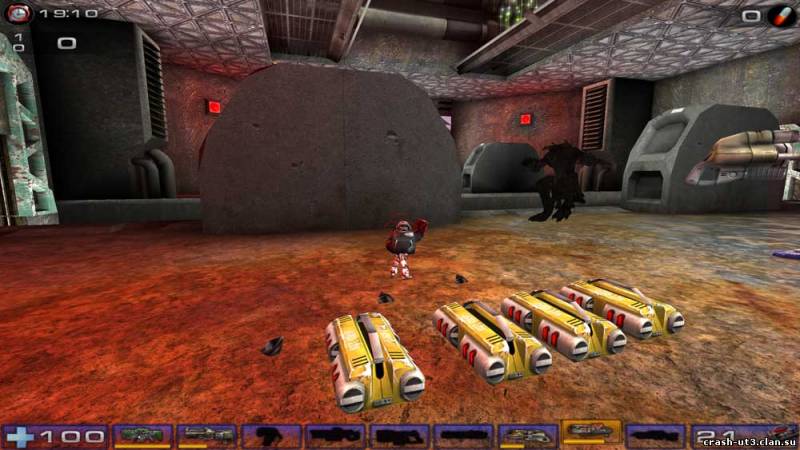
Task: Pick the last weapon slot in the bar
Action: 655,435
